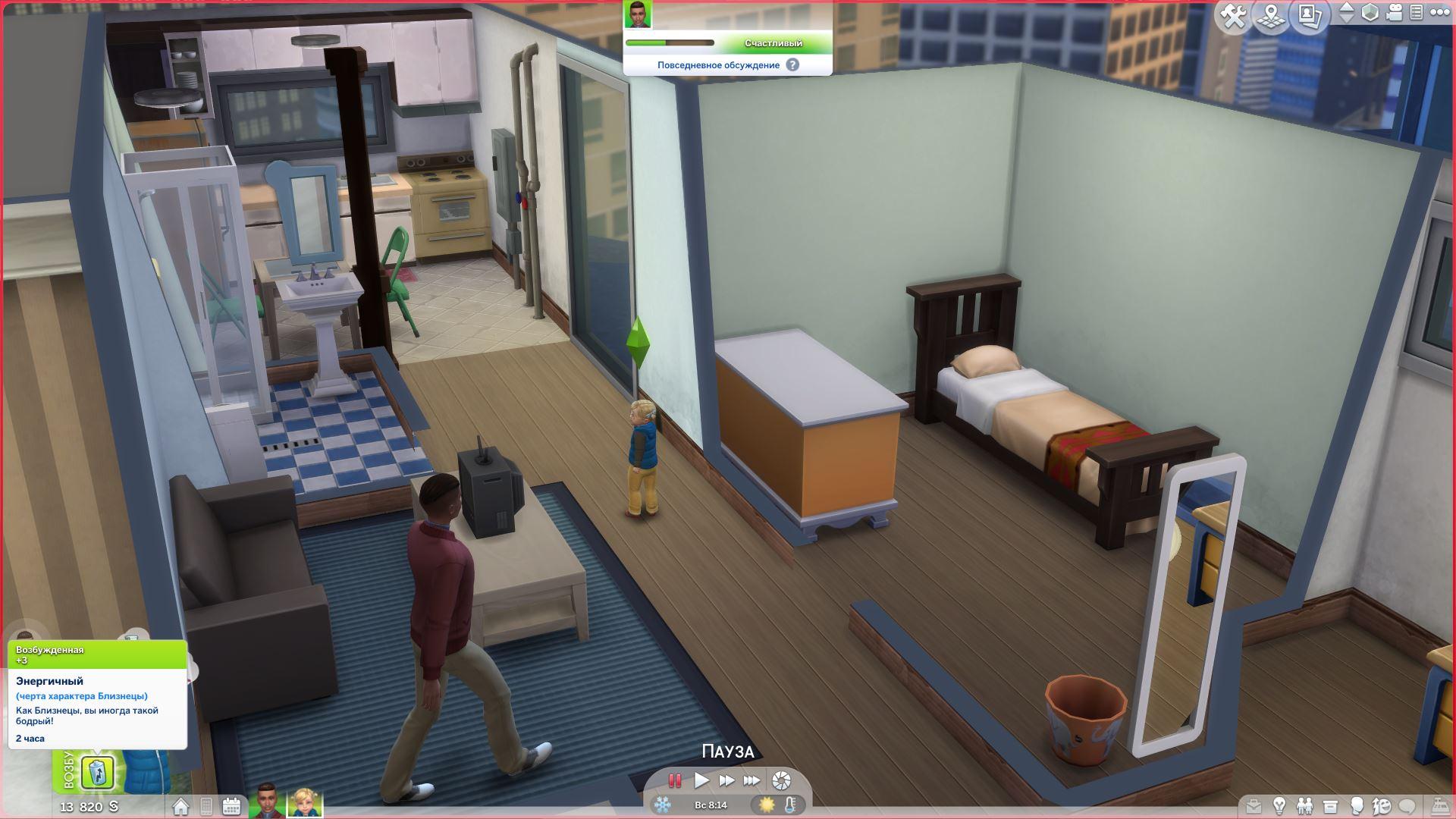The image size is (1456, 819).
Task: Select the adult male Sim portrait
Action: 267,801
